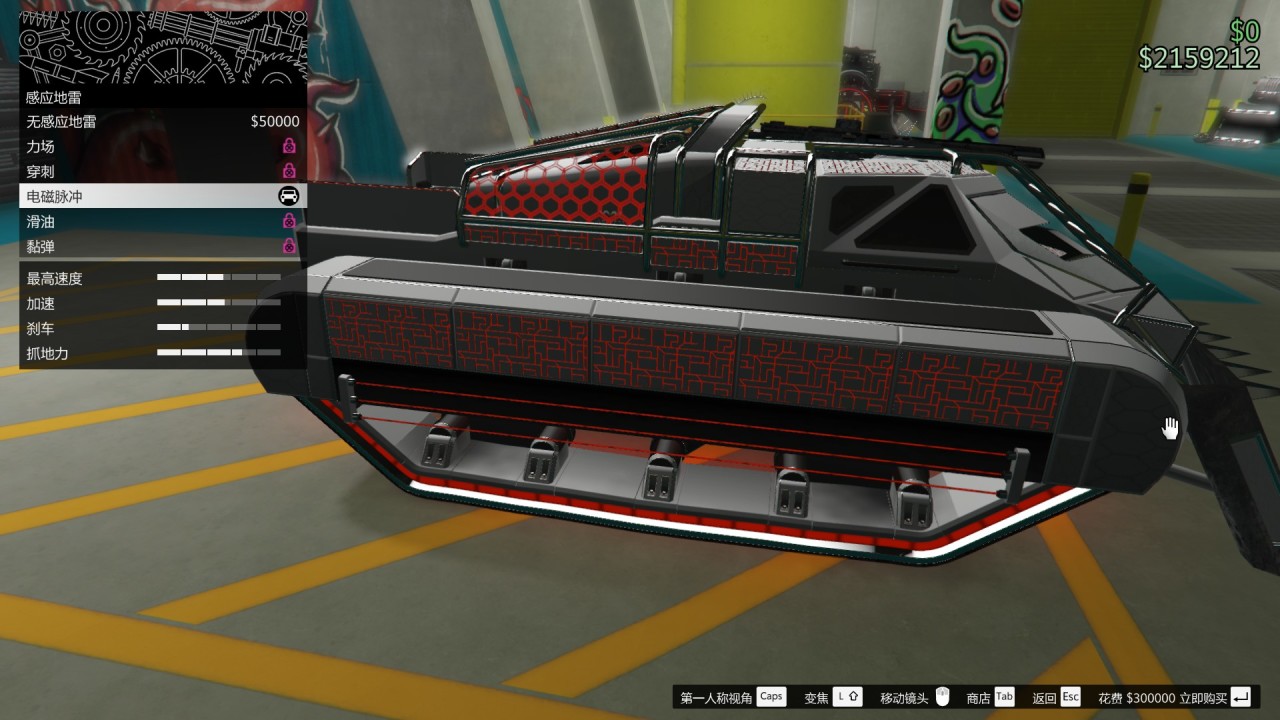Open the 商店 shortcut in the bottom bar
The width and height of the screenshot is (1280, 720).
978,697
